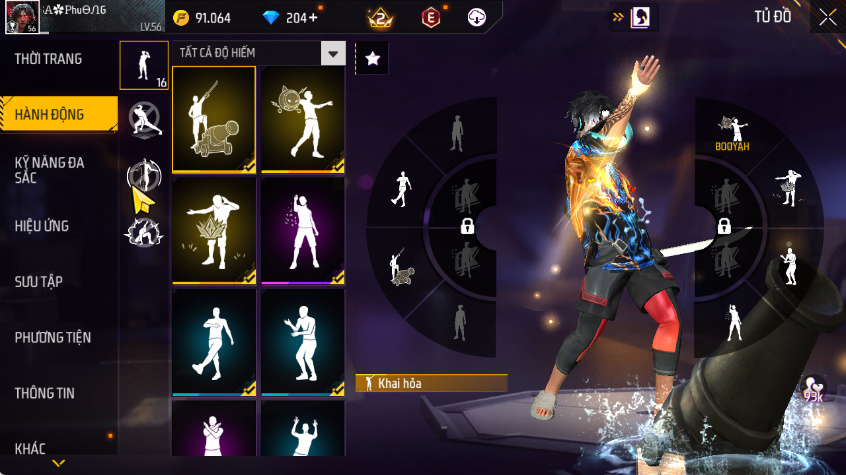
Task: Open the Tất Cả Độ Hiếm dropdown
Action: point(333,53)
